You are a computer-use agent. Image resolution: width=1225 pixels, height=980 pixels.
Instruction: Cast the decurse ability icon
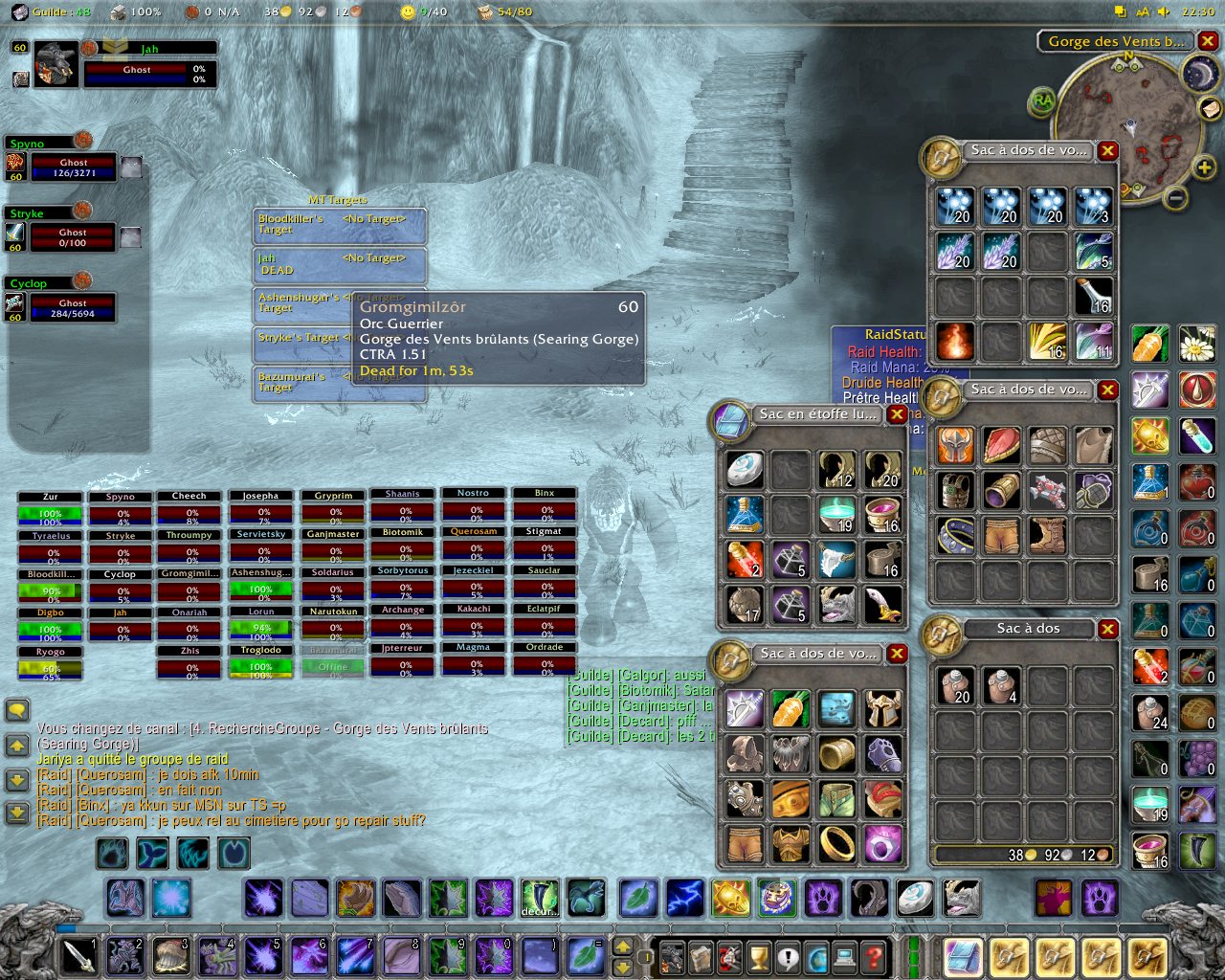[x=540, y=899]
